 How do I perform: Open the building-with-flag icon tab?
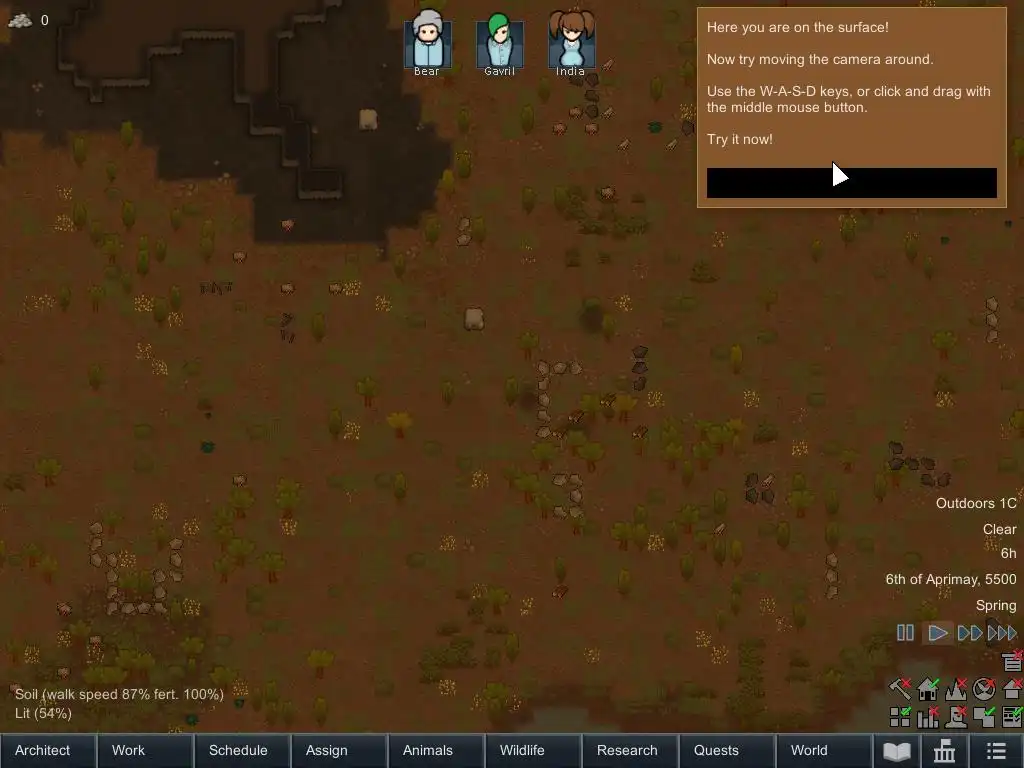(x=945, y=751)
